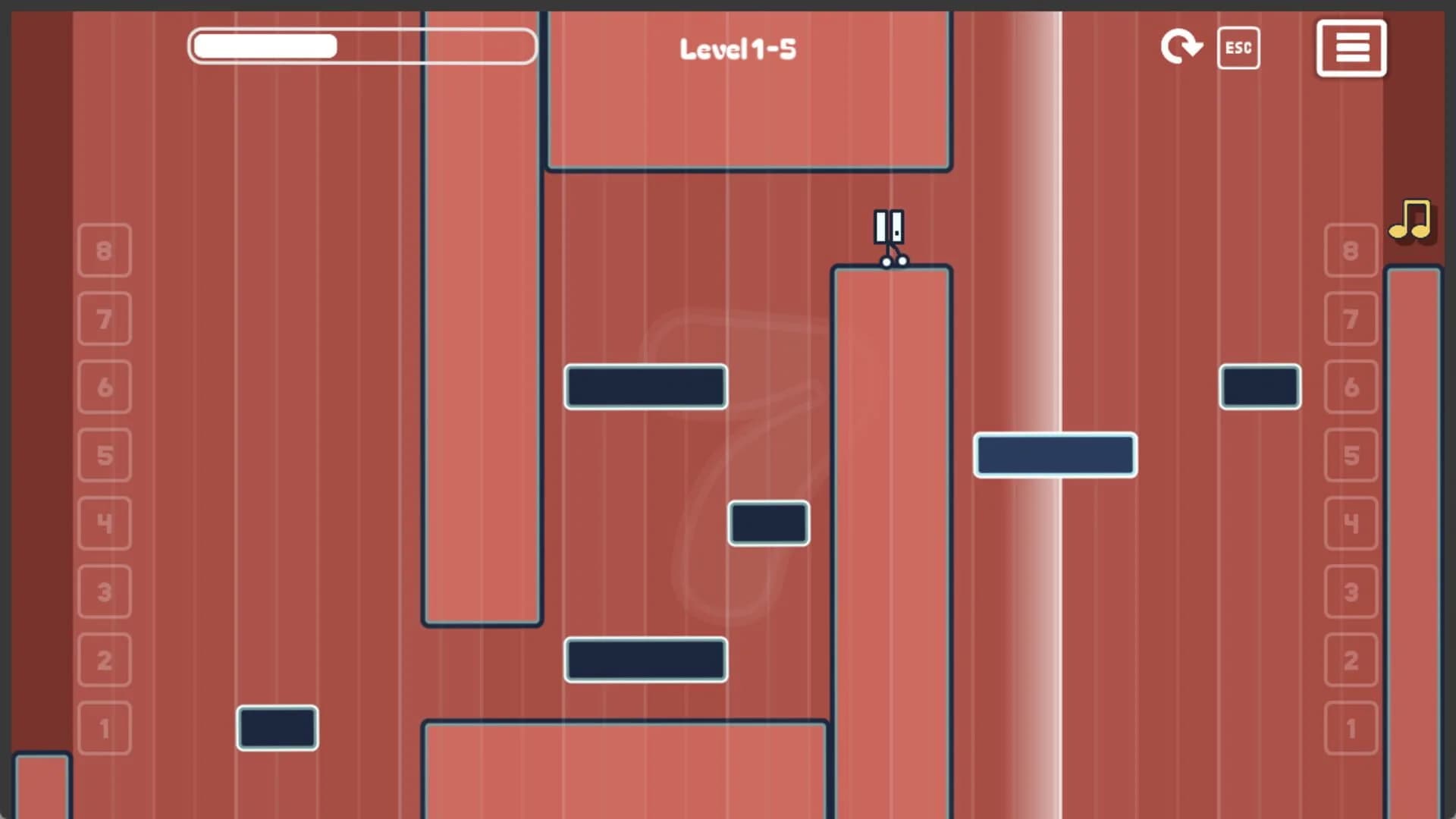1456x819 pixels.
Task: Expand the menu via the three-line button
Action: point(1351,48)
